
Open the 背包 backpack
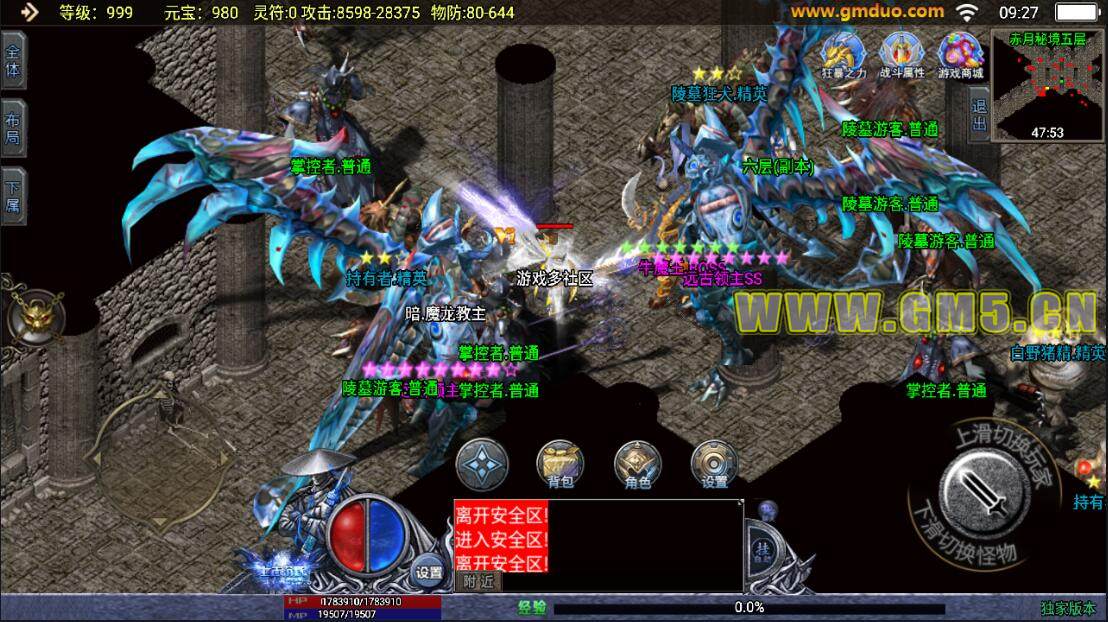click(560, 464)
